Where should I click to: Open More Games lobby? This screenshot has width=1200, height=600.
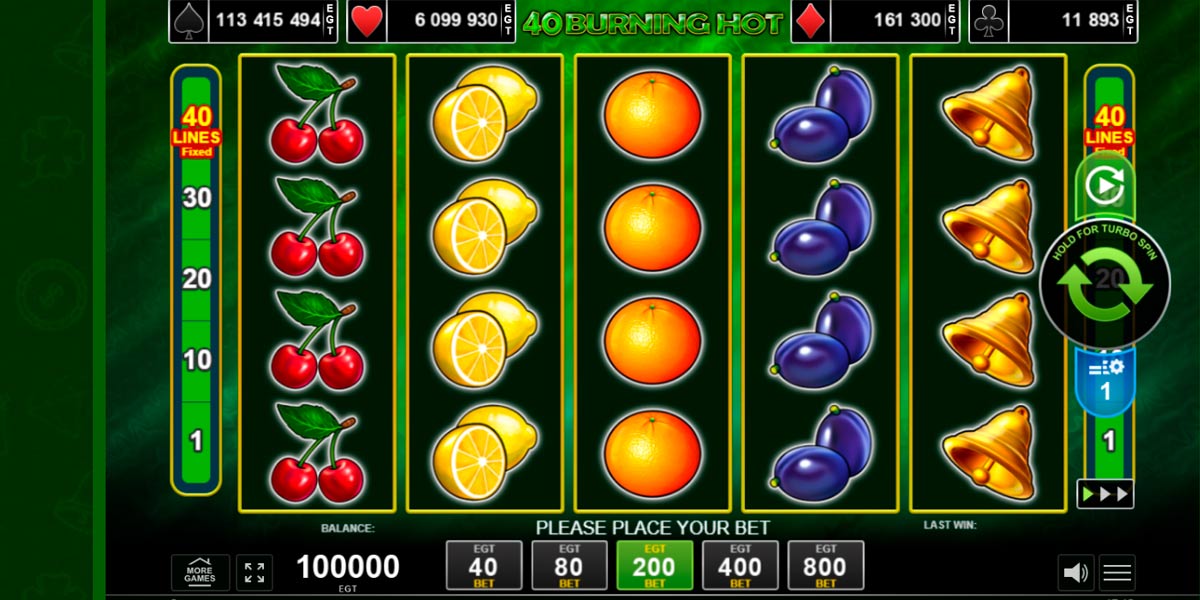tap(200, 573)
